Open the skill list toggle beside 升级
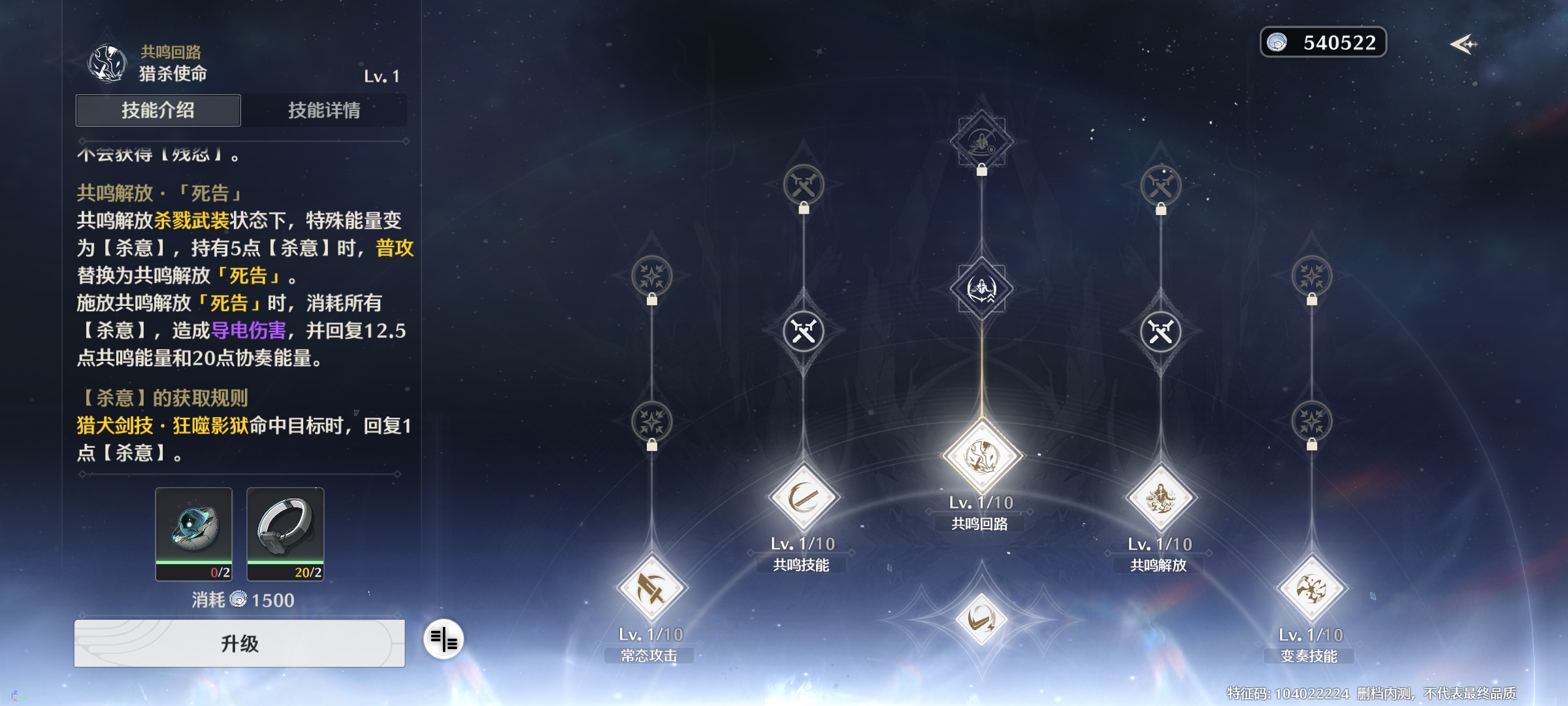Image resolution: width=1568 pixels, height=706 pixels. [x=444, y=639]
